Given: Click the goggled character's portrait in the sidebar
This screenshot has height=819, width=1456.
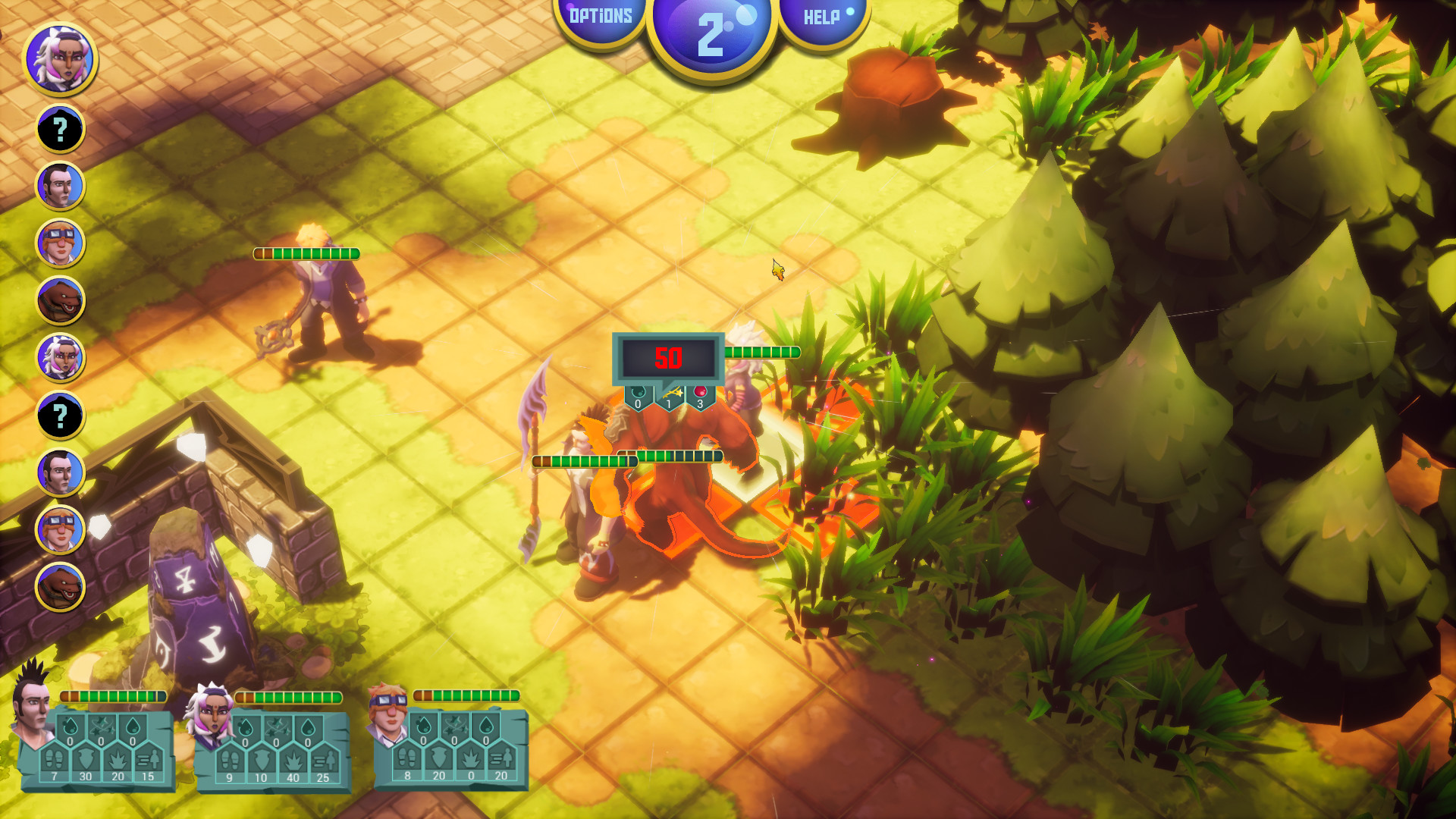Looking at the screenshot, I should [x=61, y=243].
